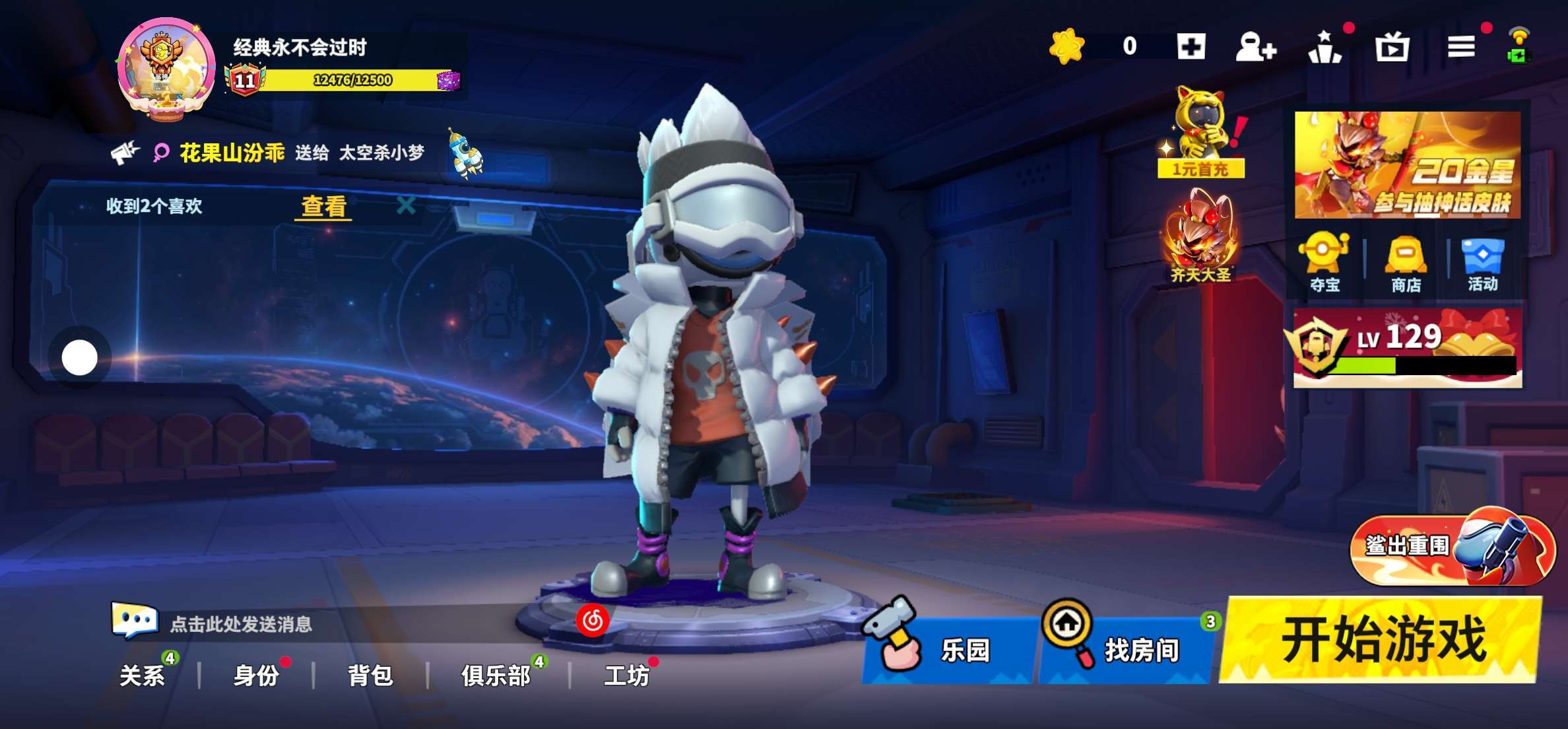This screenshot has height=729, width=1568.
Task: Open the 工坊 workshop menu
Action: click(x=626, y=675)
